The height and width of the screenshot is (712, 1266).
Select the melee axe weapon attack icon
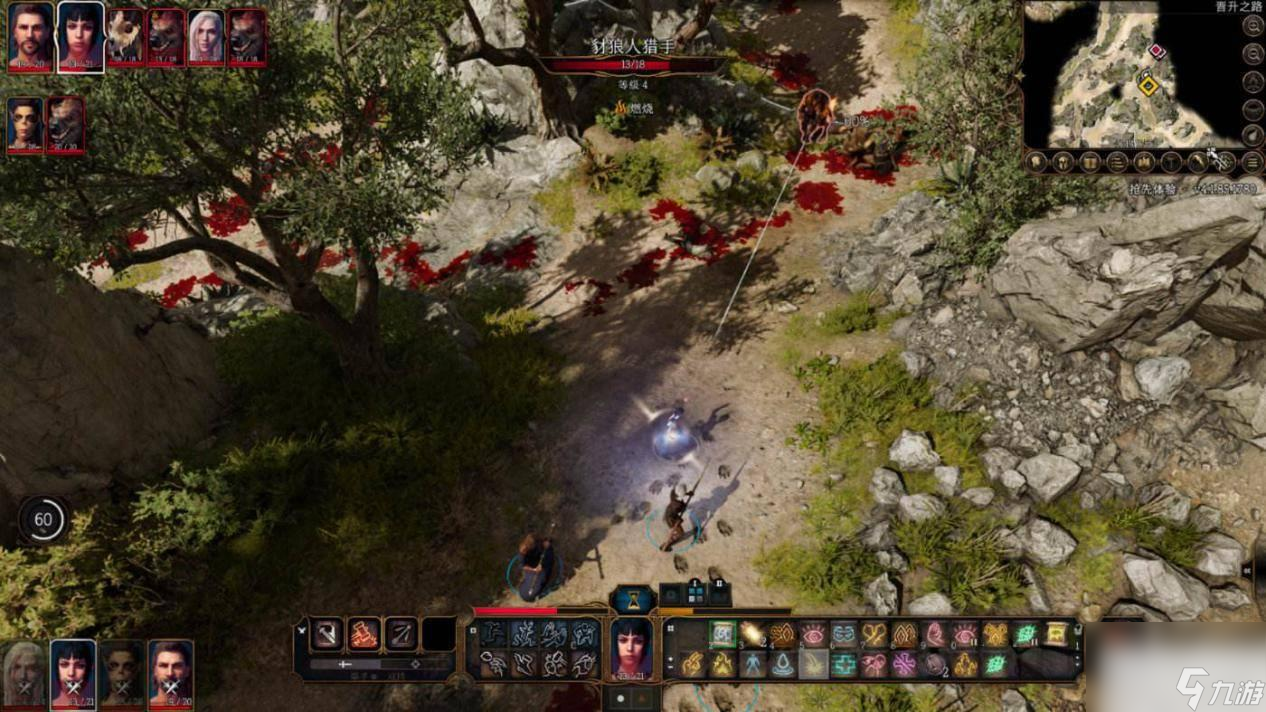coord(326,633)
